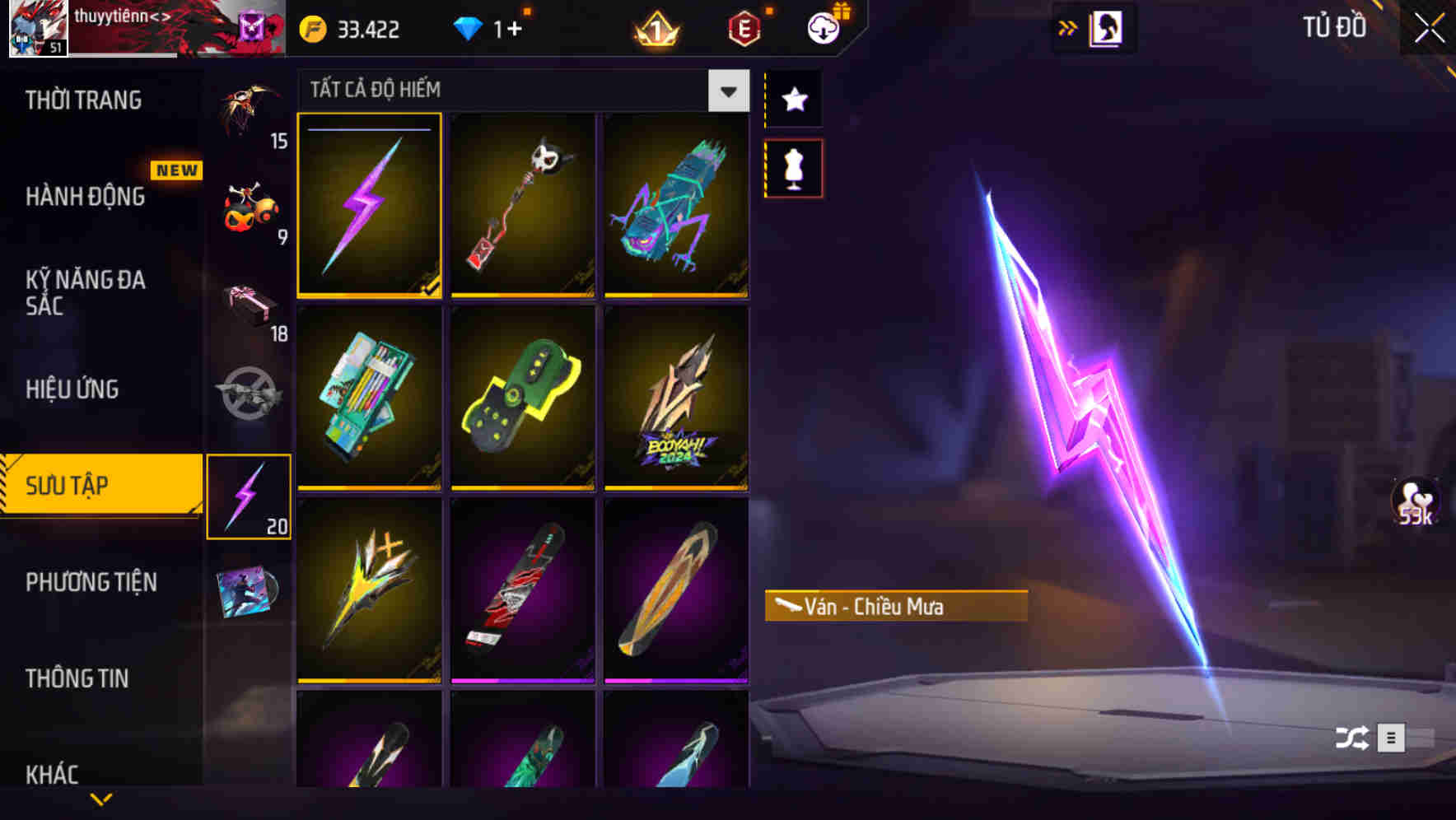Select the pumpkin category showing 9 items

coord(247,206)
